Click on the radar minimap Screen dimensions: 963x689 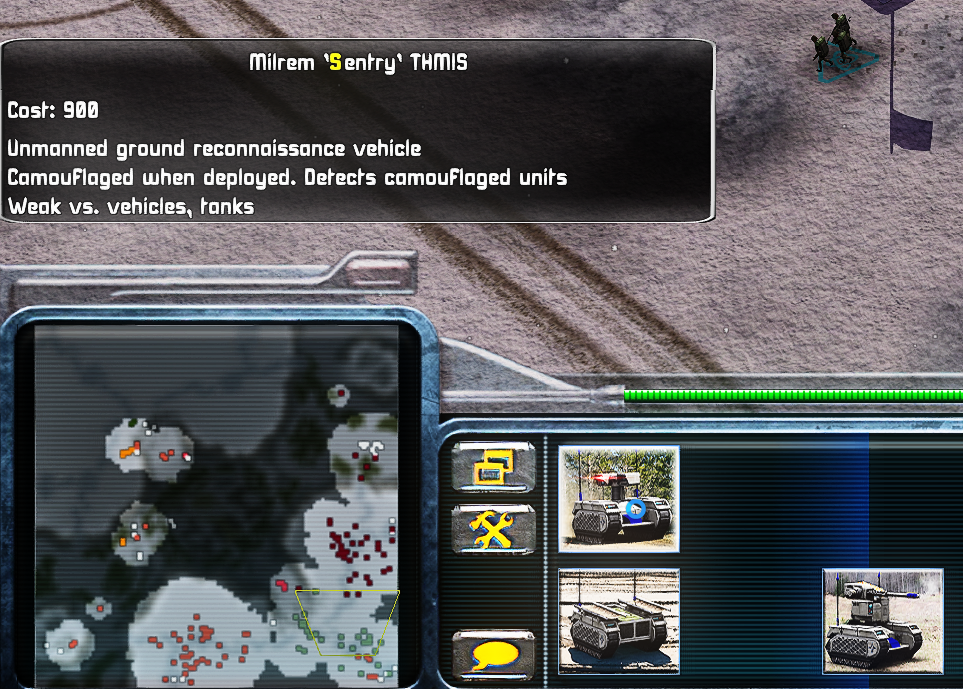(217, 505)
